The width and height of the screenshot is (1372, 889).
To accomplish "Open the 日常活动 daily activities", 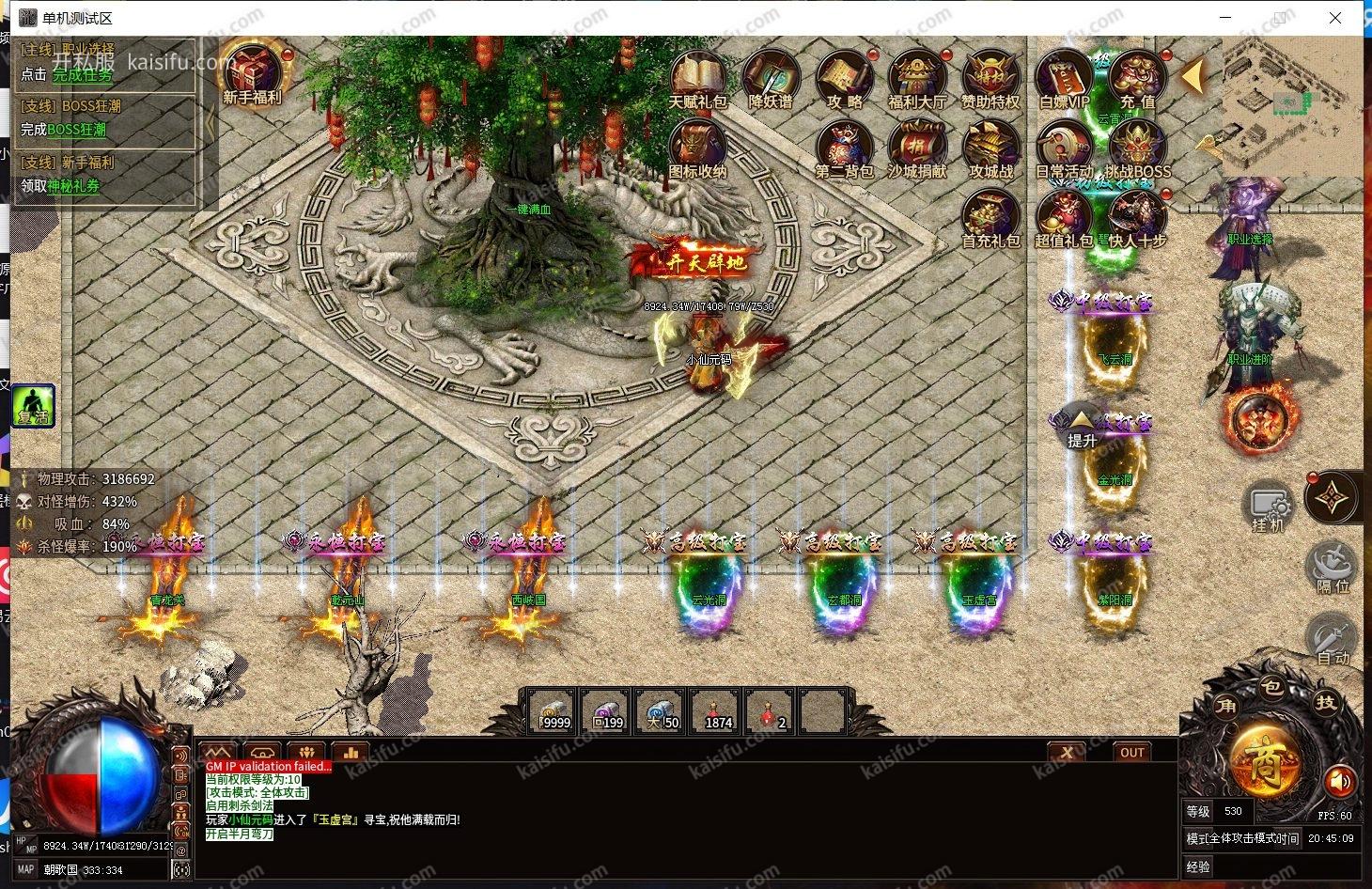I will coord(1064,148).
